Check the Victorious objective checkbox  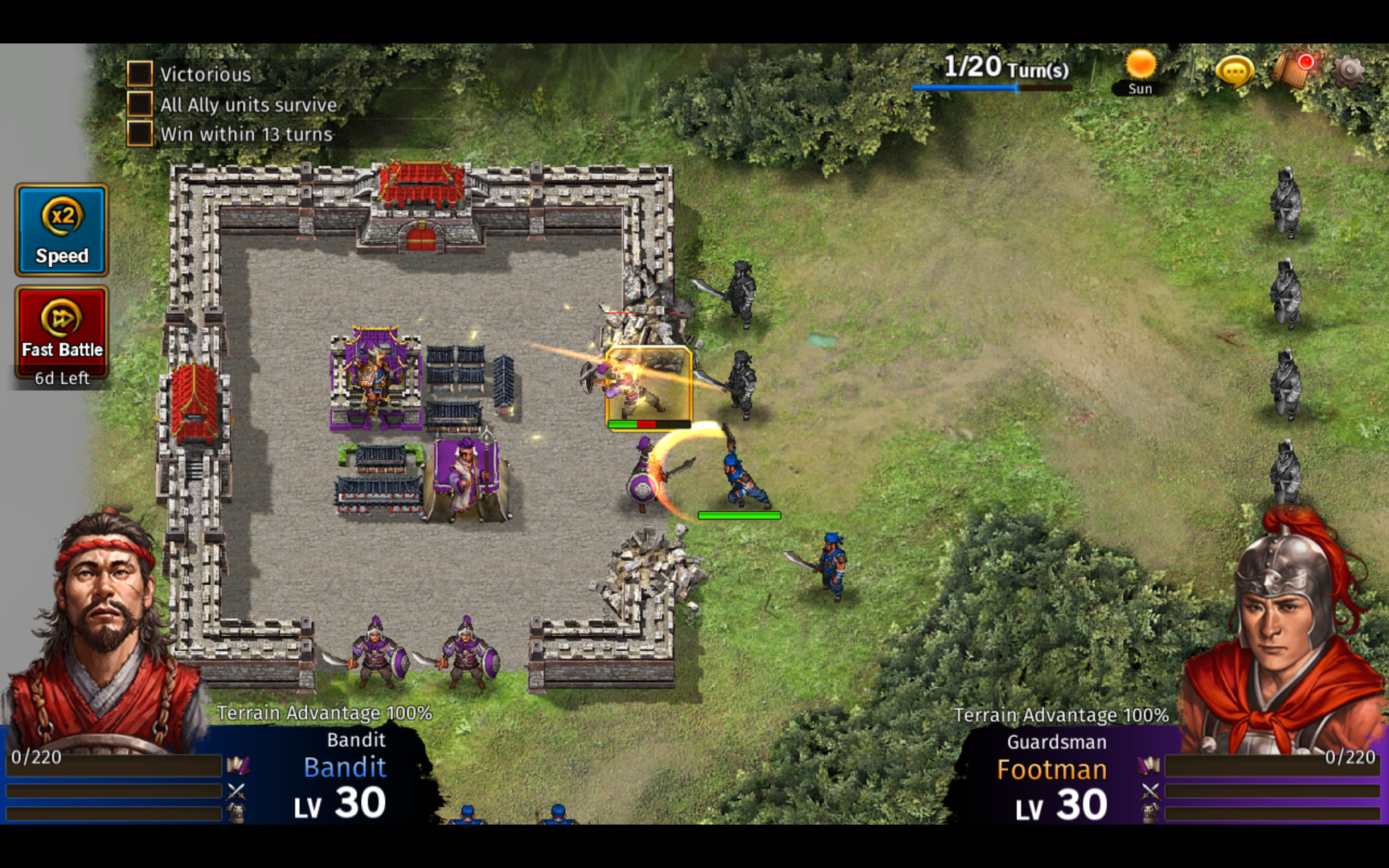(x=140, y=74)
